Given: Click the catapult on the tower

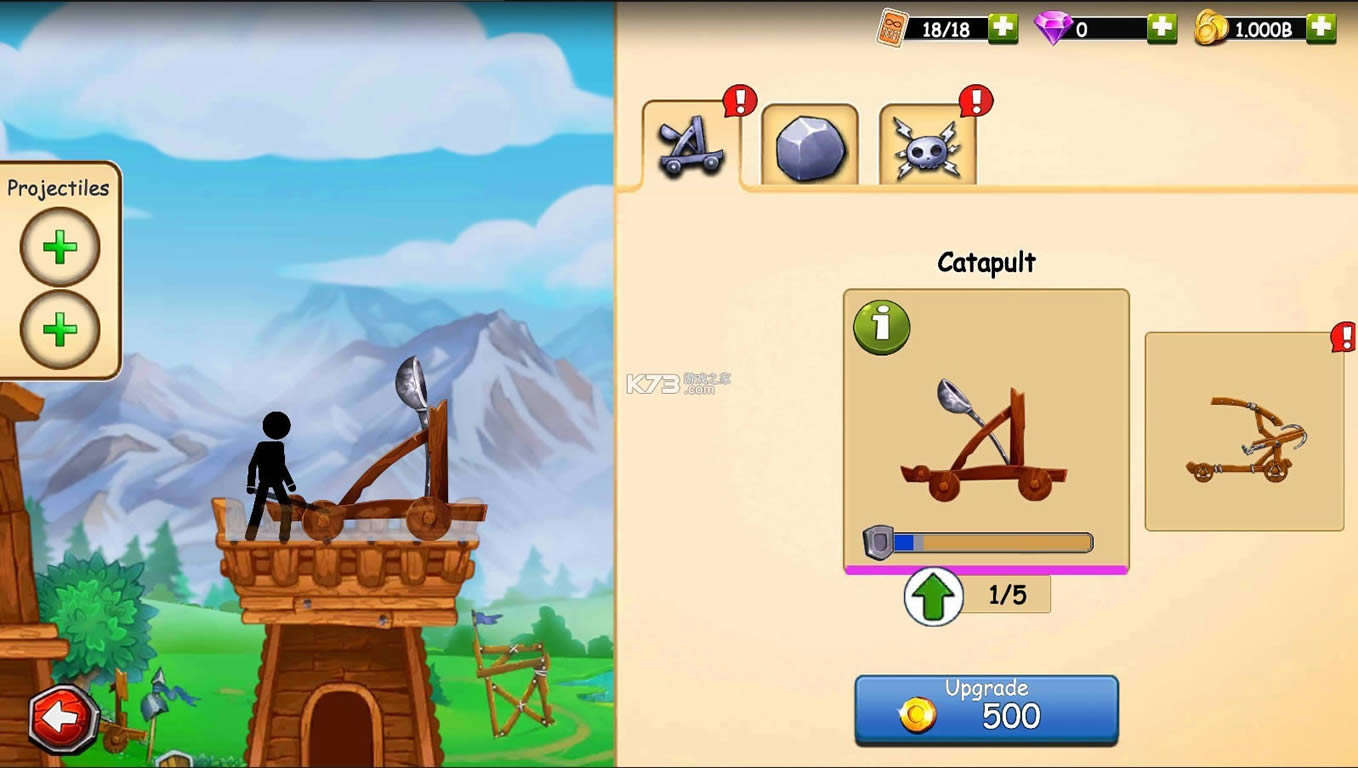Looking at the screenshot, I should tap(380, 470).
